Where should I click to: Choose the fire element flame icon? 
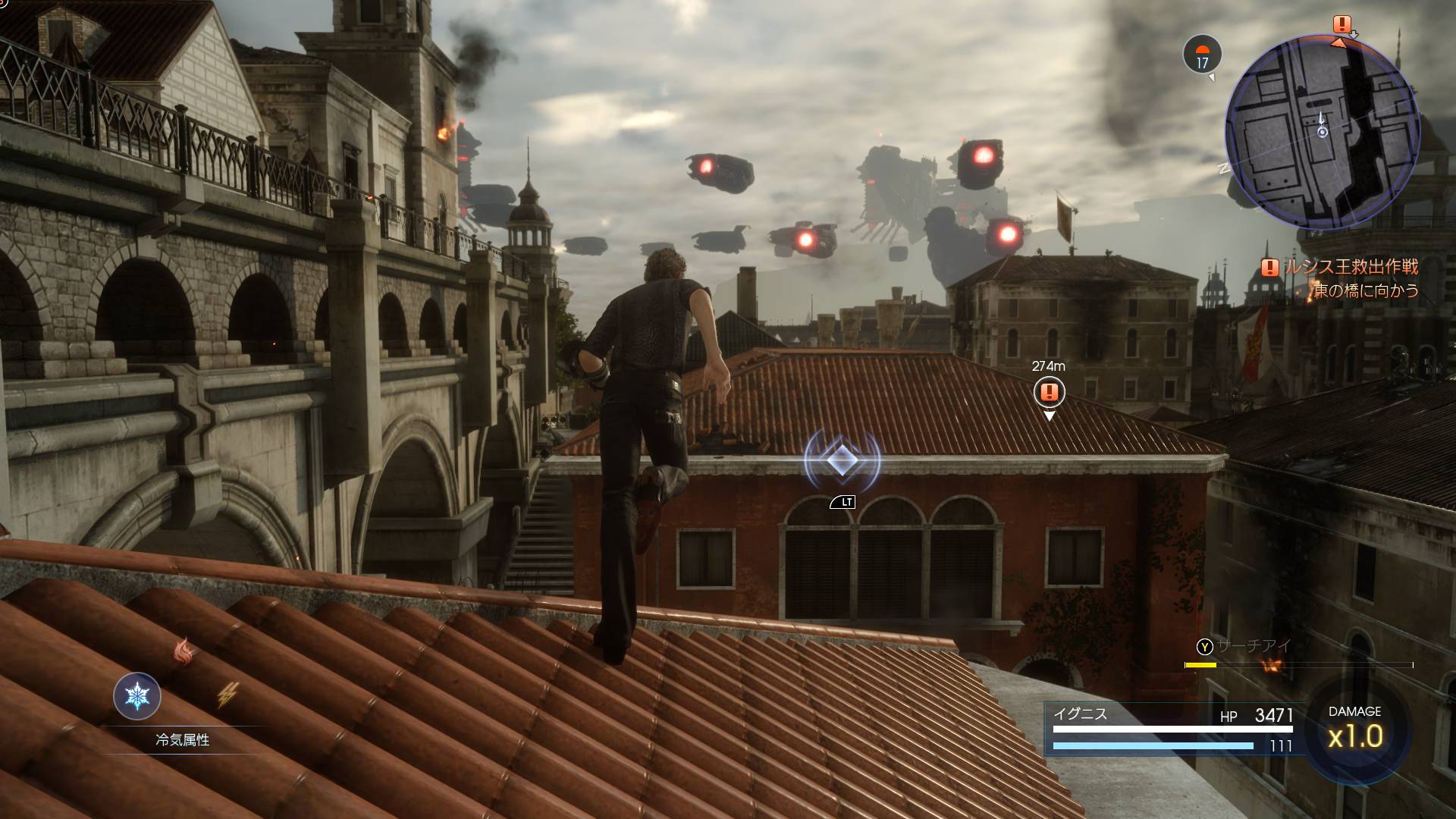184,651
